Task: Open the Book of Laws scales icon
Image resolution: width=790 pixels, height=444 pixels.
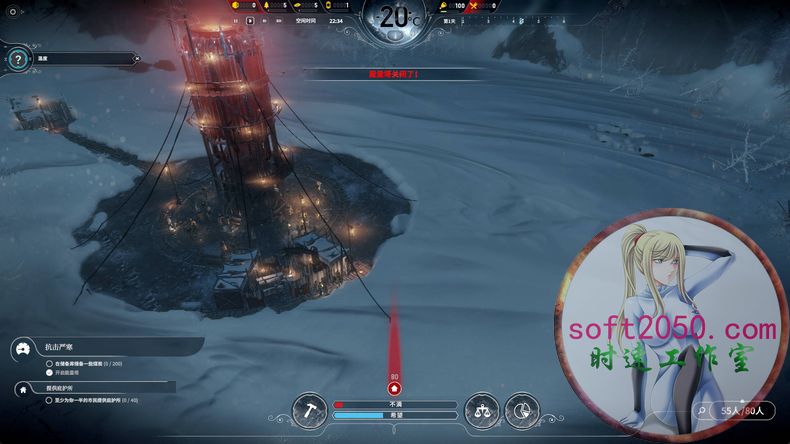Action: 482,409
